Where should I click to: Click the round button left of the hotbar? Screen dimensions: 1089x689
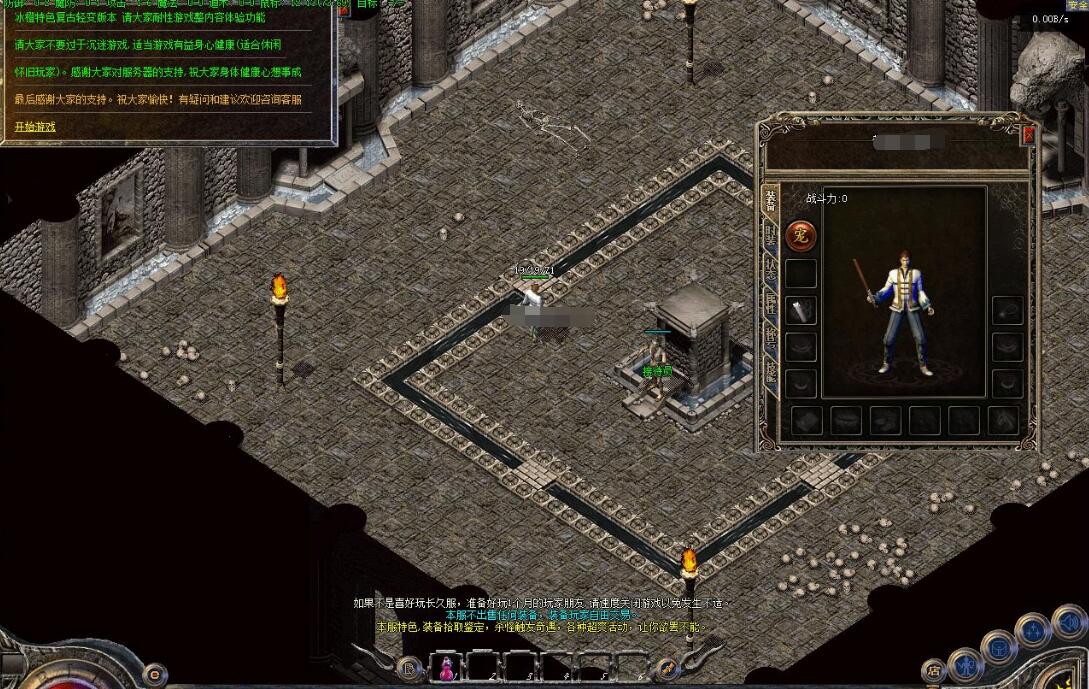tap(409, 667)
